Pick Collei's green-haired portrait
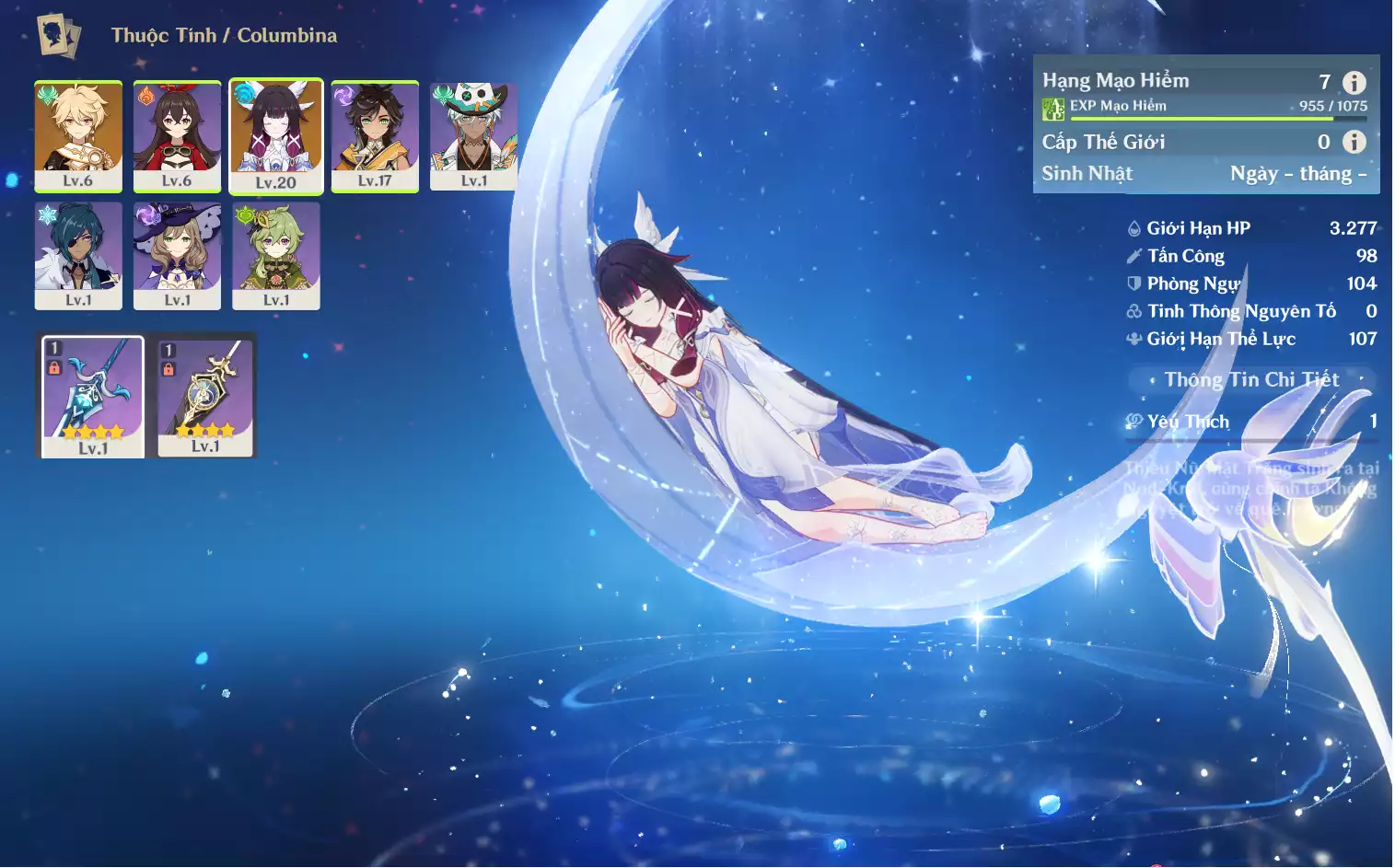 point(276,255)
